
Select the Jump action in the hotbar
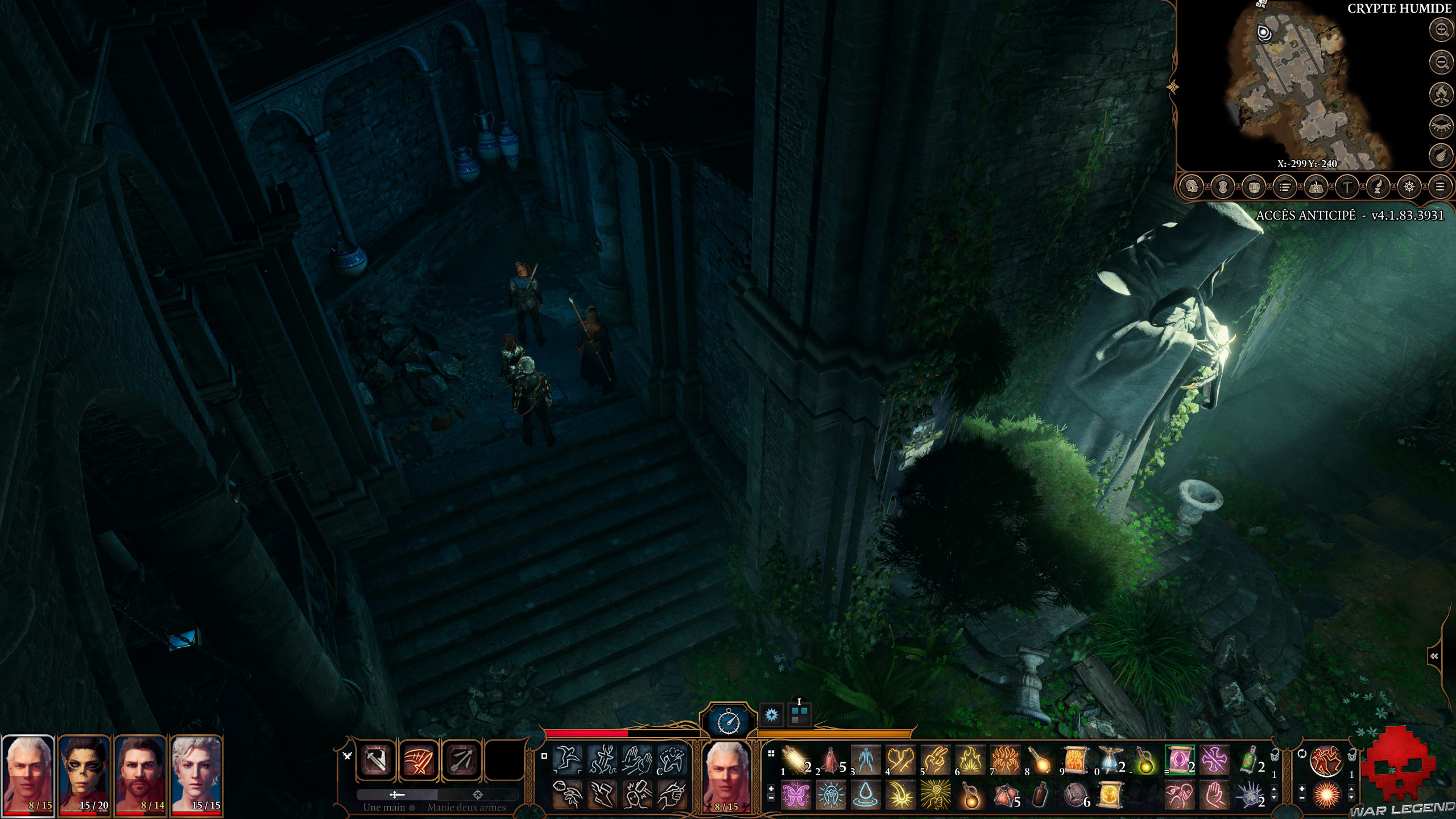click(x=568, y=759)
